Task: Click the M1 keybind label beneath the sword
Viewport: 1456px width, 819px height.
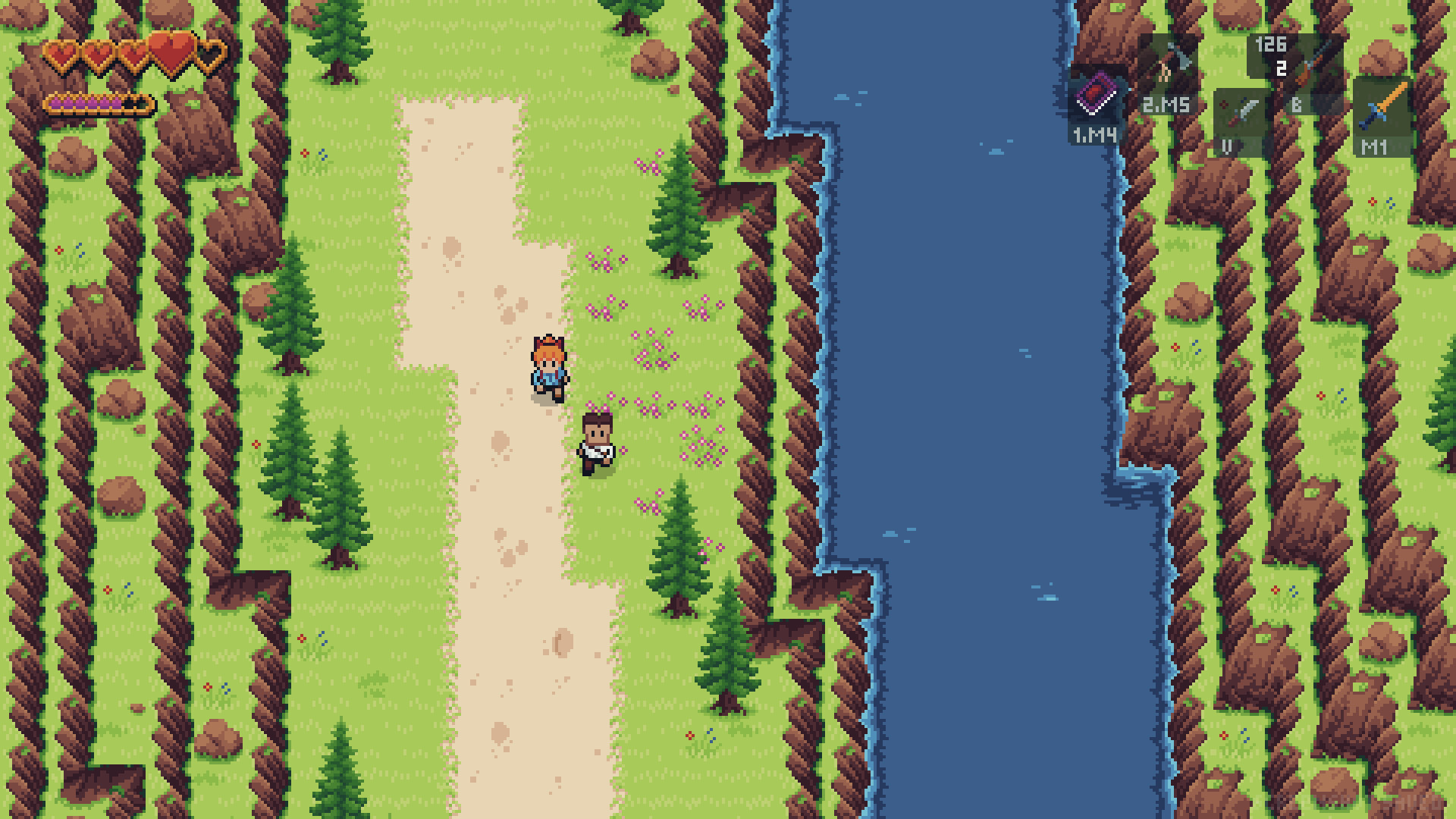Action: (x=1374, y=147)
